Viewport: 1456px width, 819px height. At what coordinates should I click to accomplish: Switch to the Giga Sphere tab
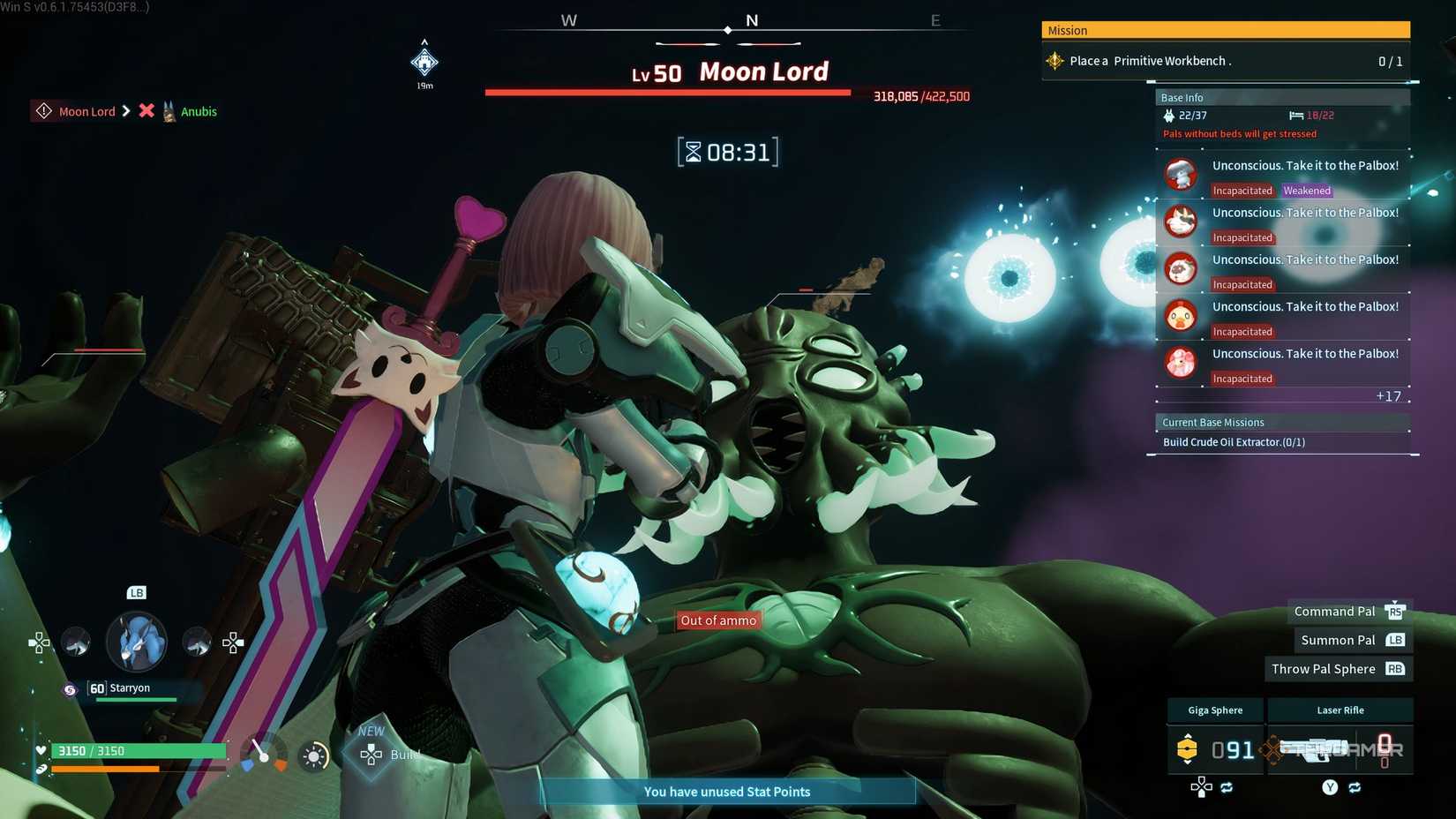1214,710
